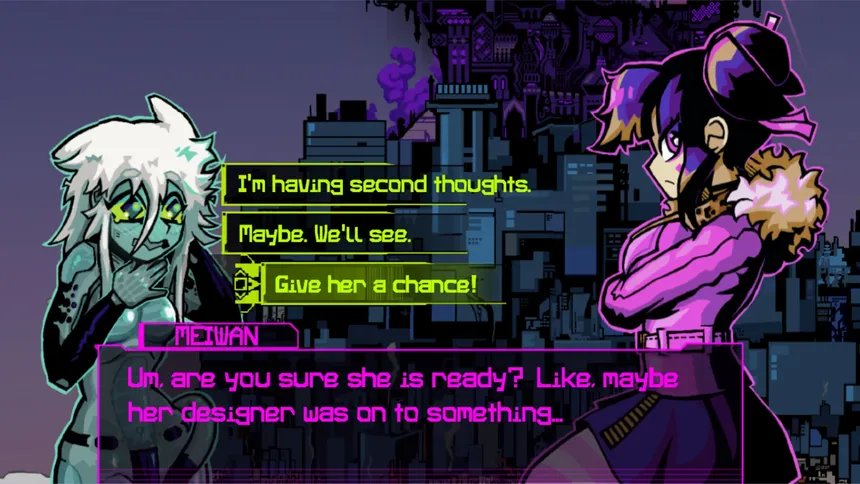Screen dimensions: 860x484
Task: Advance Meiwan's dialogue text box
Action: point(420,400)
